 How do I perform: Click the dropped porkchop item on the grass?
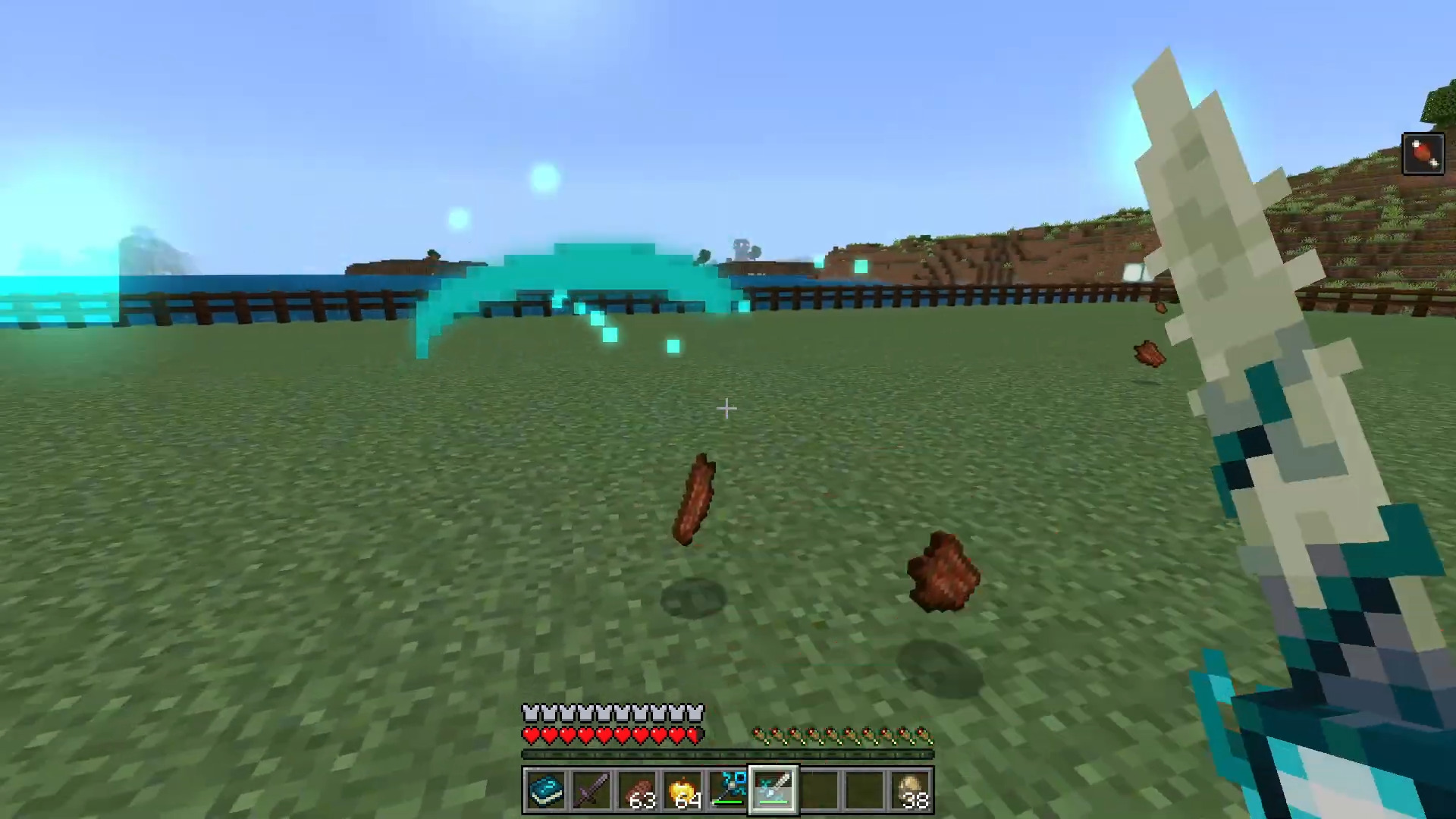(x=696, y=497)
